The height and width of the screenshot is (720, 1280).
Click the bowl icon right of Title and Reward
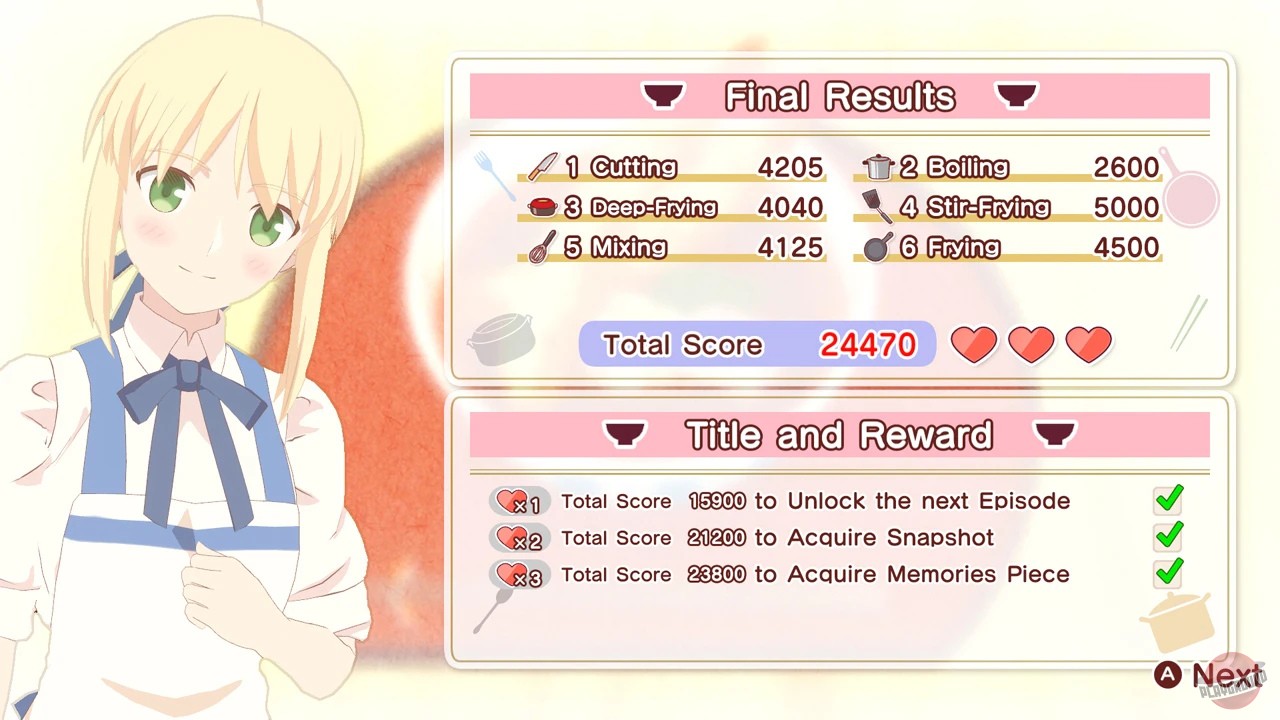1056,434
